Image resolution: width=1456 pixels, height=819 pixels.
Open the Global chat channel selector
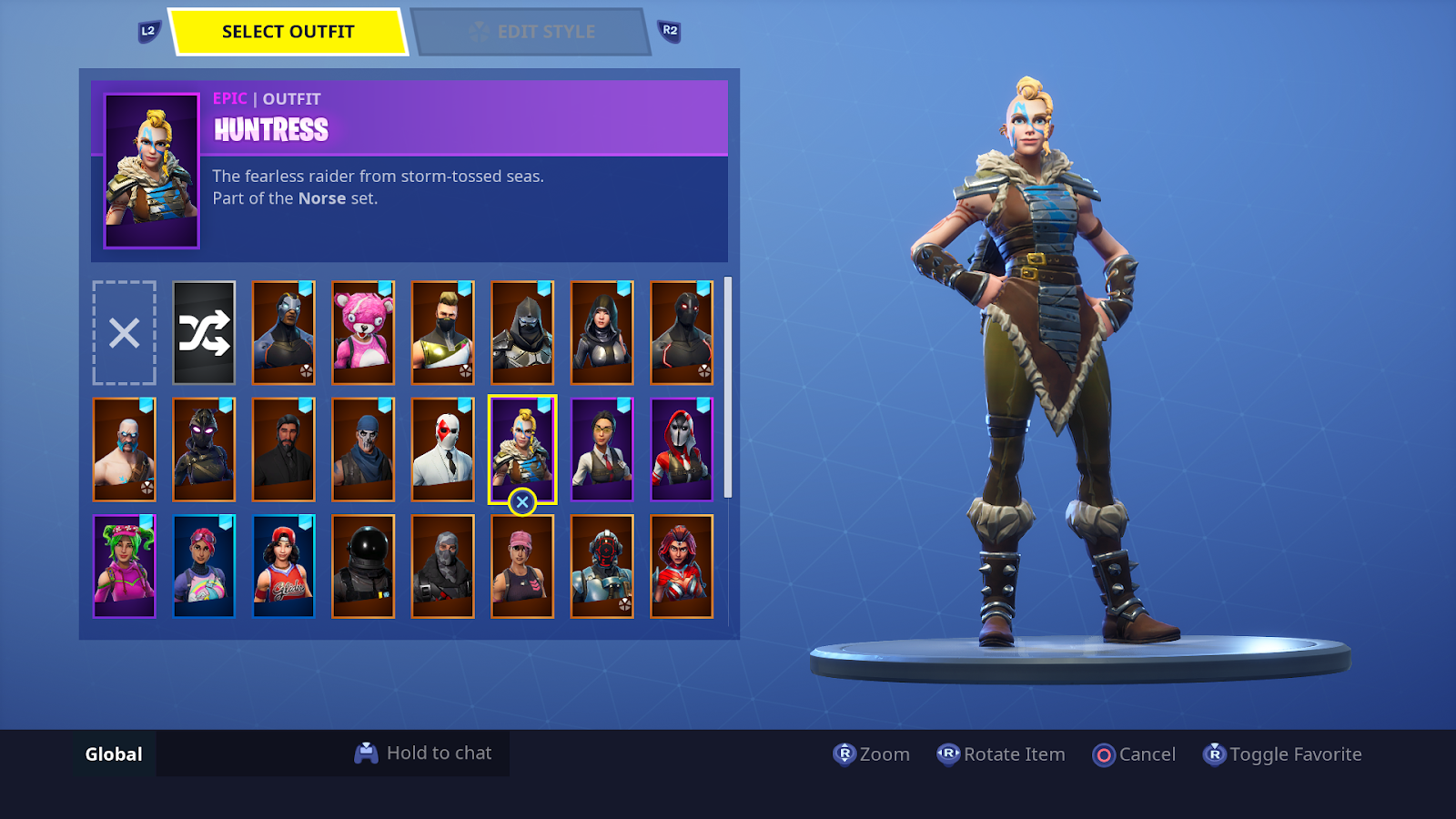113,753
